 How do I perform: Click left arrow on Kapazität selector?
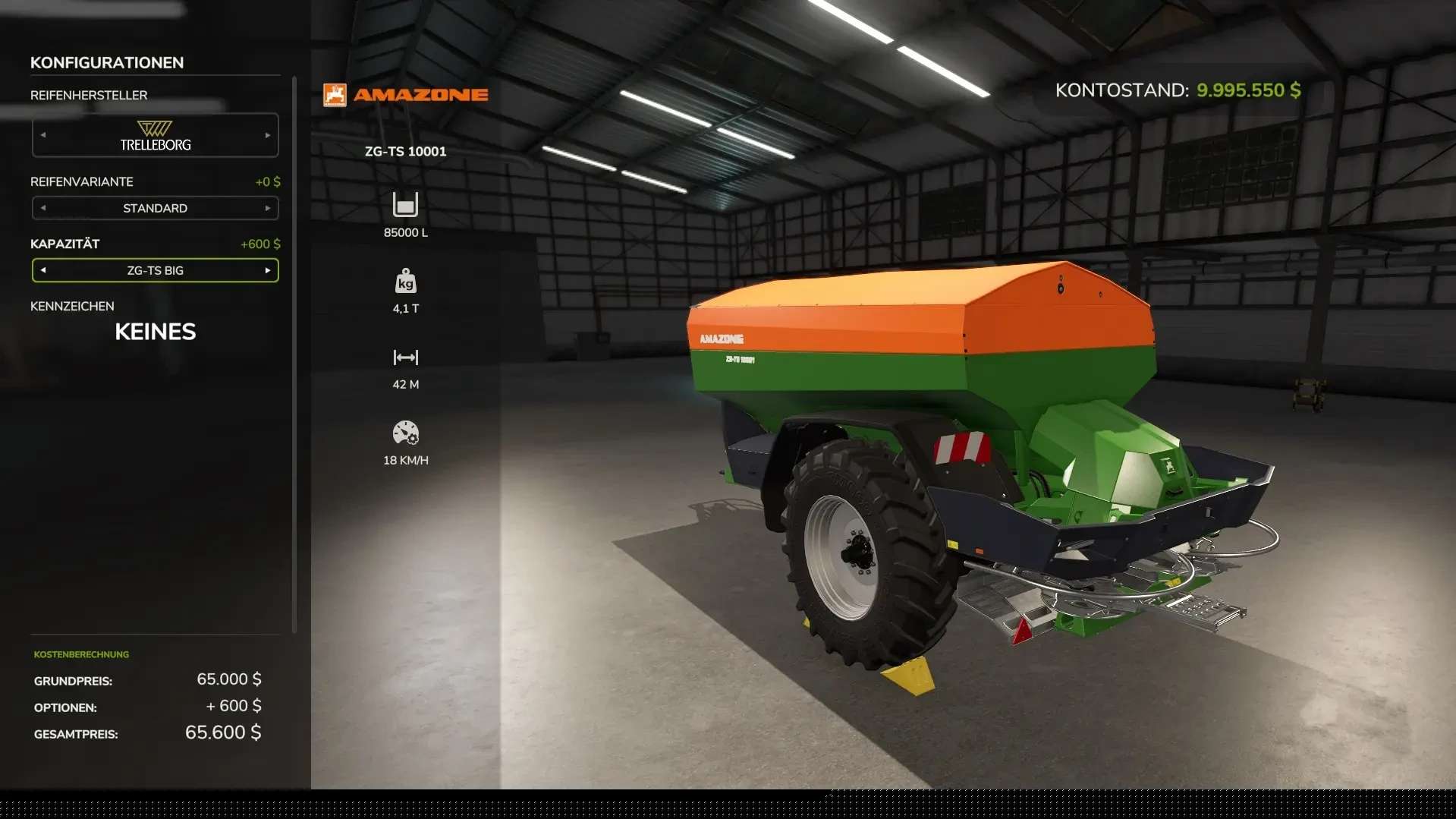tap(43, 270)
